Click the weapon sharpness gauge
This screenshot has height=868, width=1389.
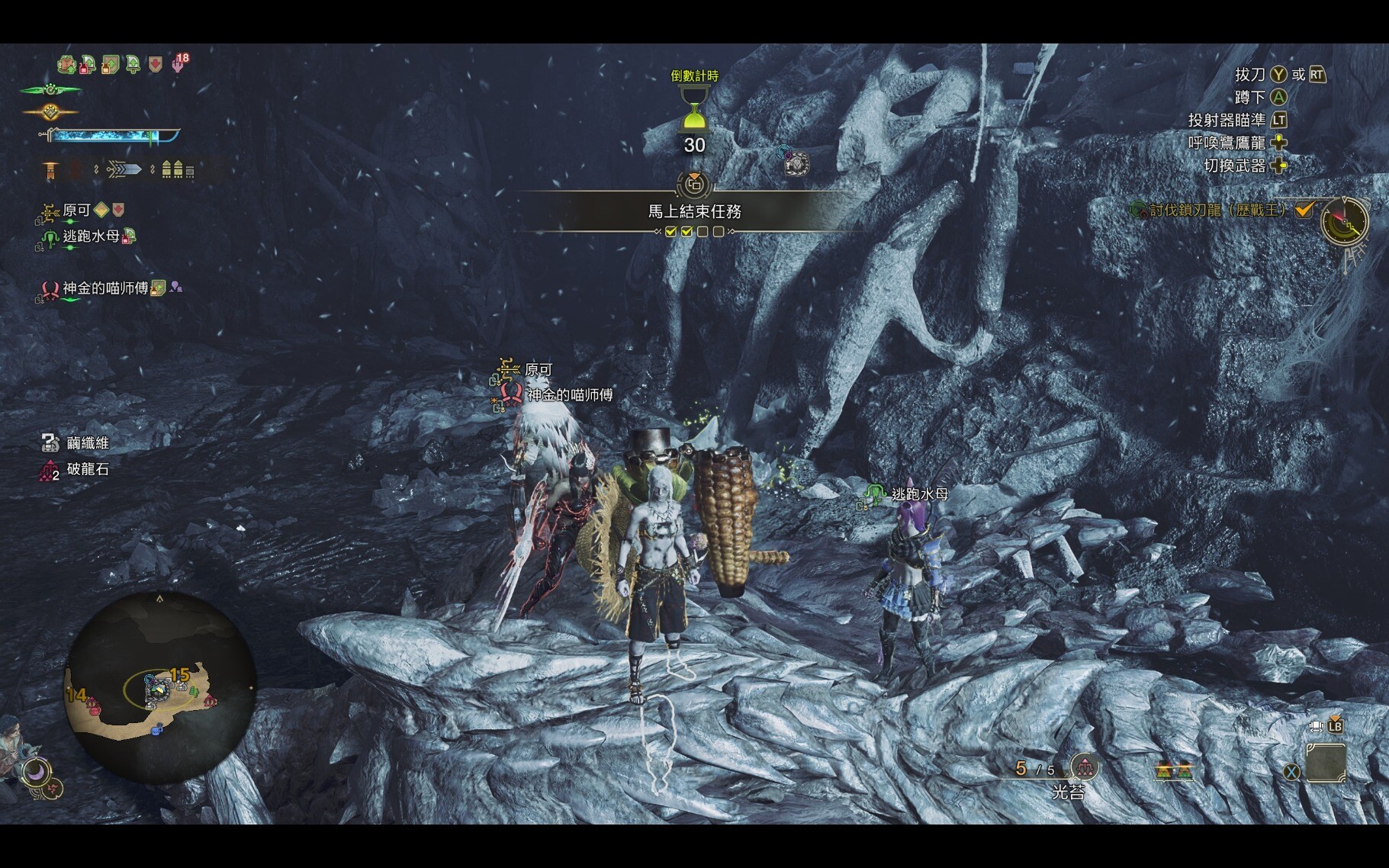click(x=113, y=136)
